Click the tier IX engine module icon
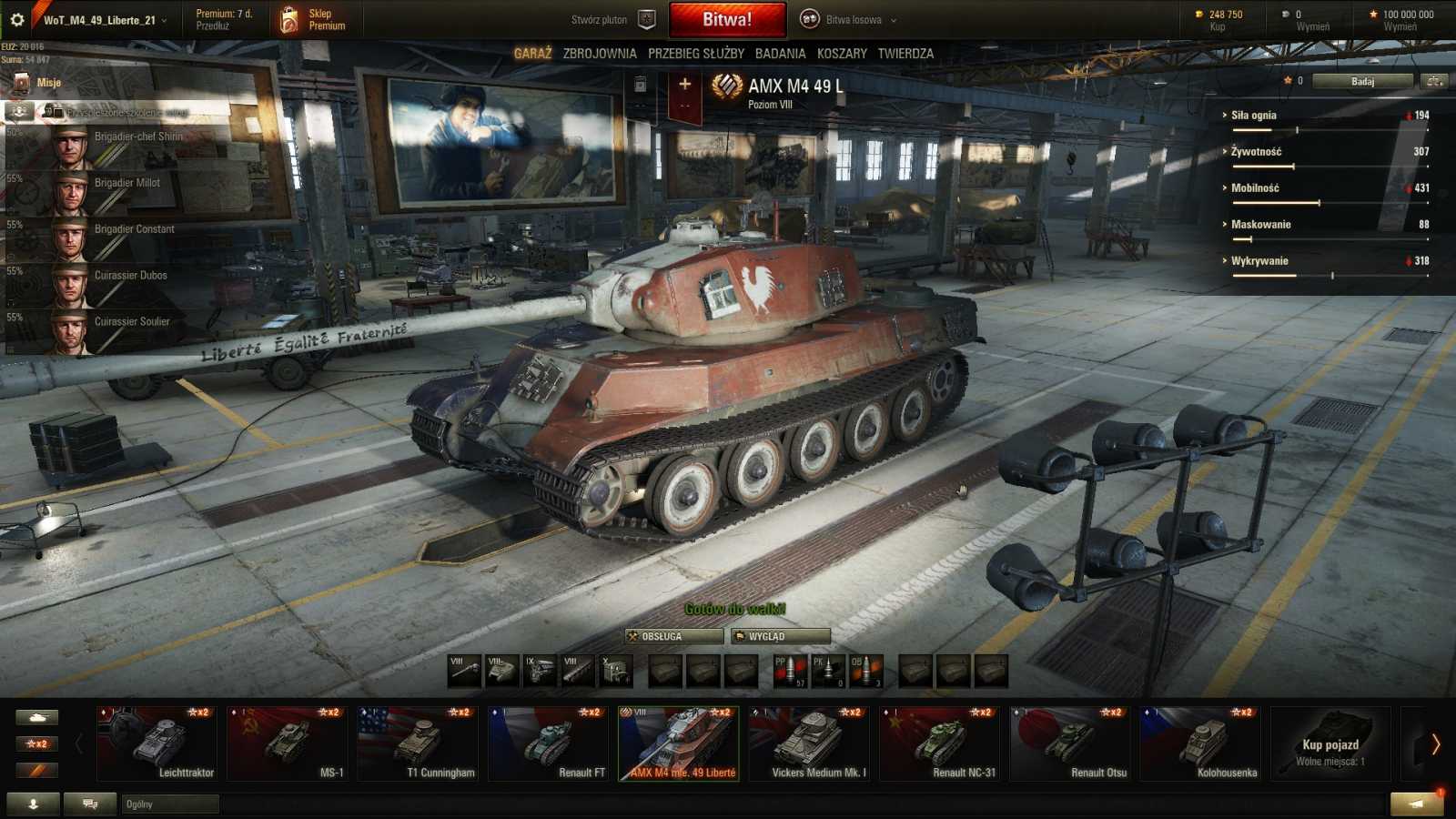The width and height of the screenshot is (1456, 819). coord(542,670)
